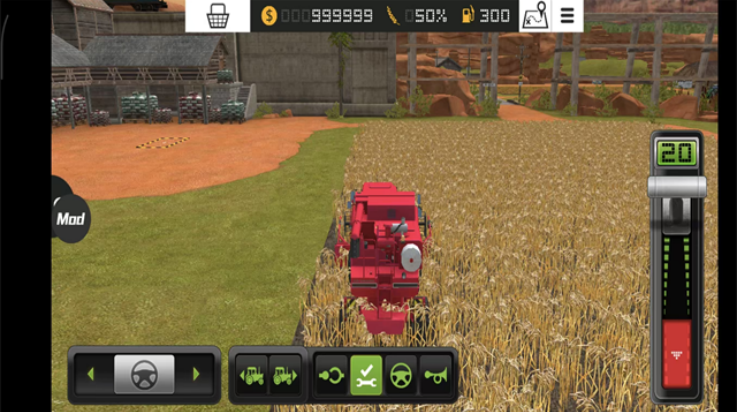737x412 pixels.
Task: Grab the steering wheel slider knob
Action: pos(144,375)
